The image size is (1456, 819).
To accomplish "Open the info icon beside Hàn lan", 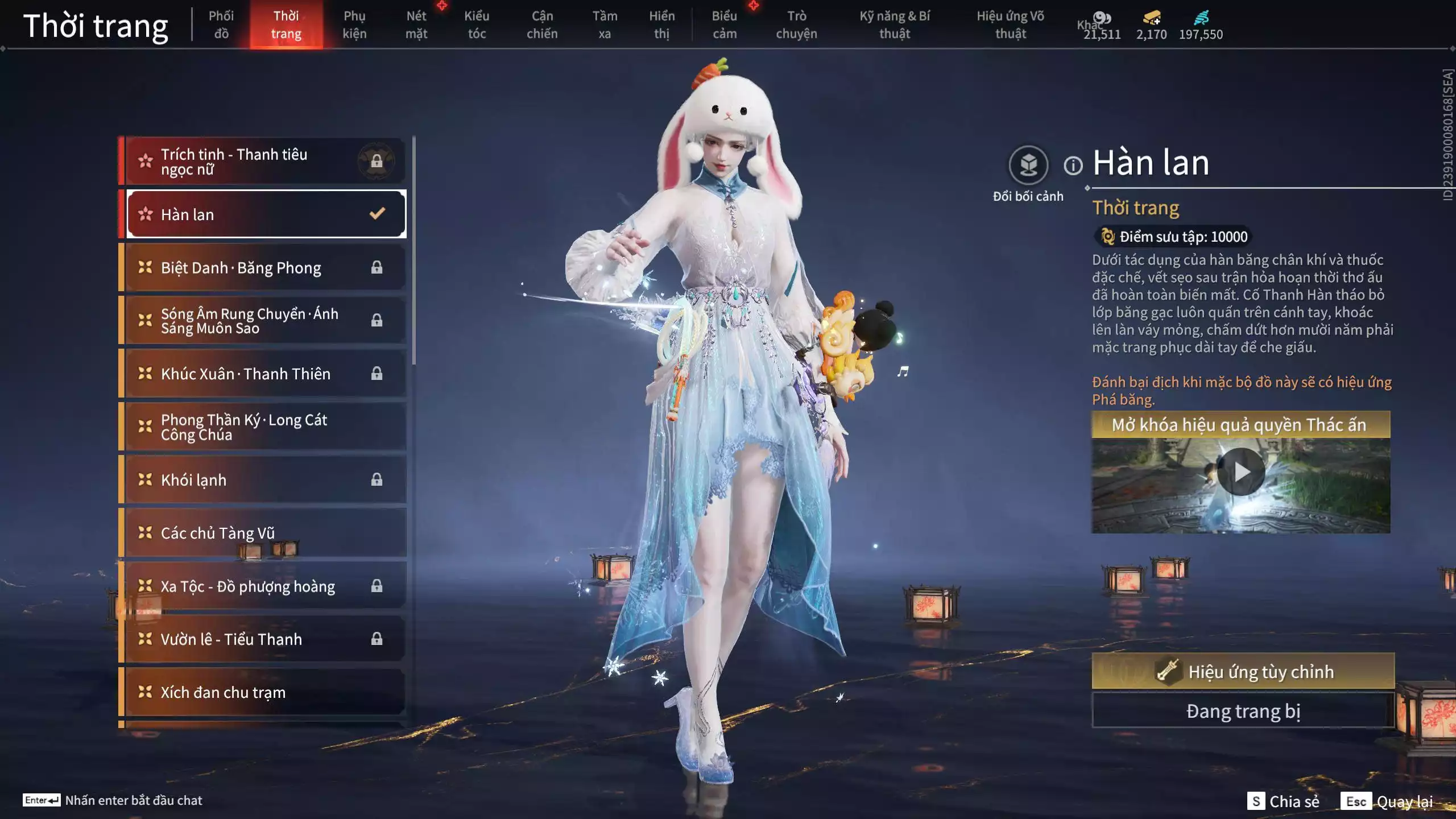I will click(1073, 166).
